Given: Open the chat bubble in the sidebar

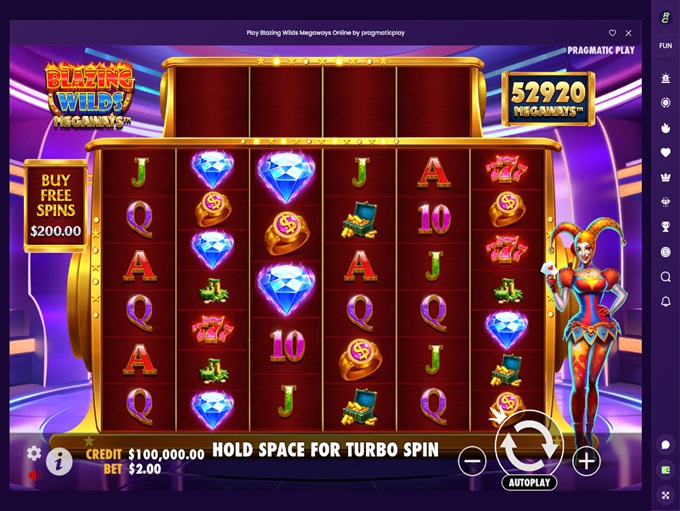Looking at the screenshot, I should coord(665,444).
